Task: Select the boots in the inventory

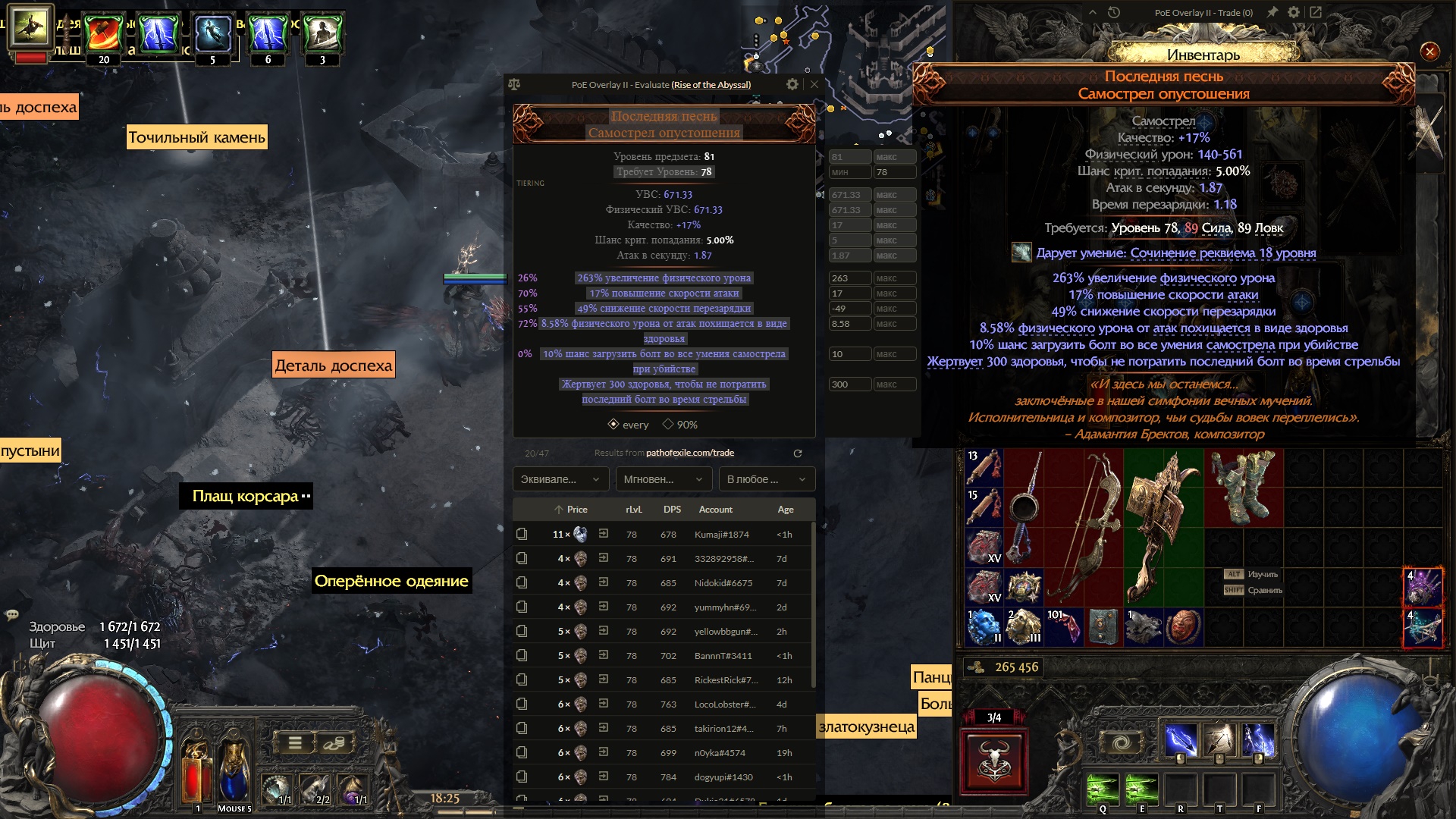Action: (x=1242, y=488)
